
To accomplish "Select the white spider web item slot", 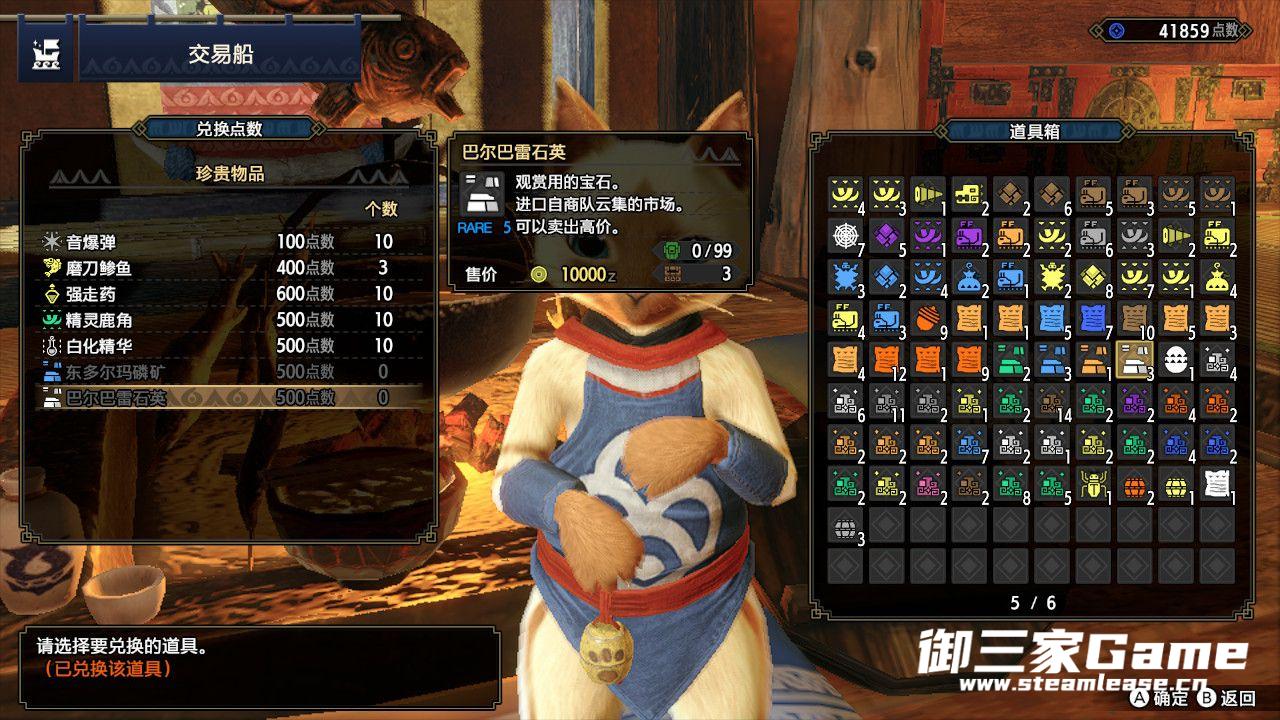I will pyautogui.click(x=846, y=236).
